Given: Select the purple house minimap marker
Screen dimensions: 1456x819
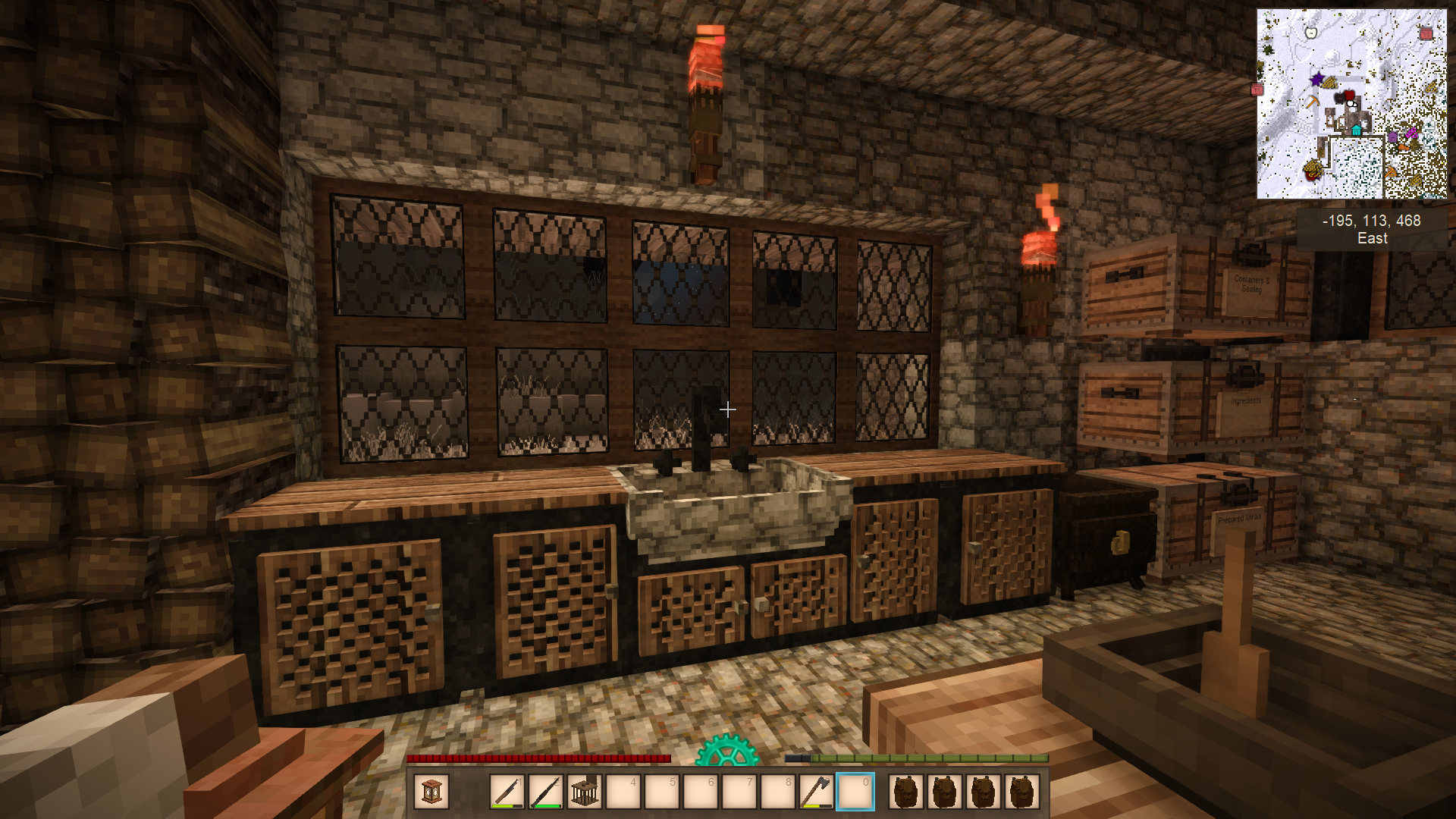Looking at the screenshot, I should pyautogui.click(x=1392, y=138).
